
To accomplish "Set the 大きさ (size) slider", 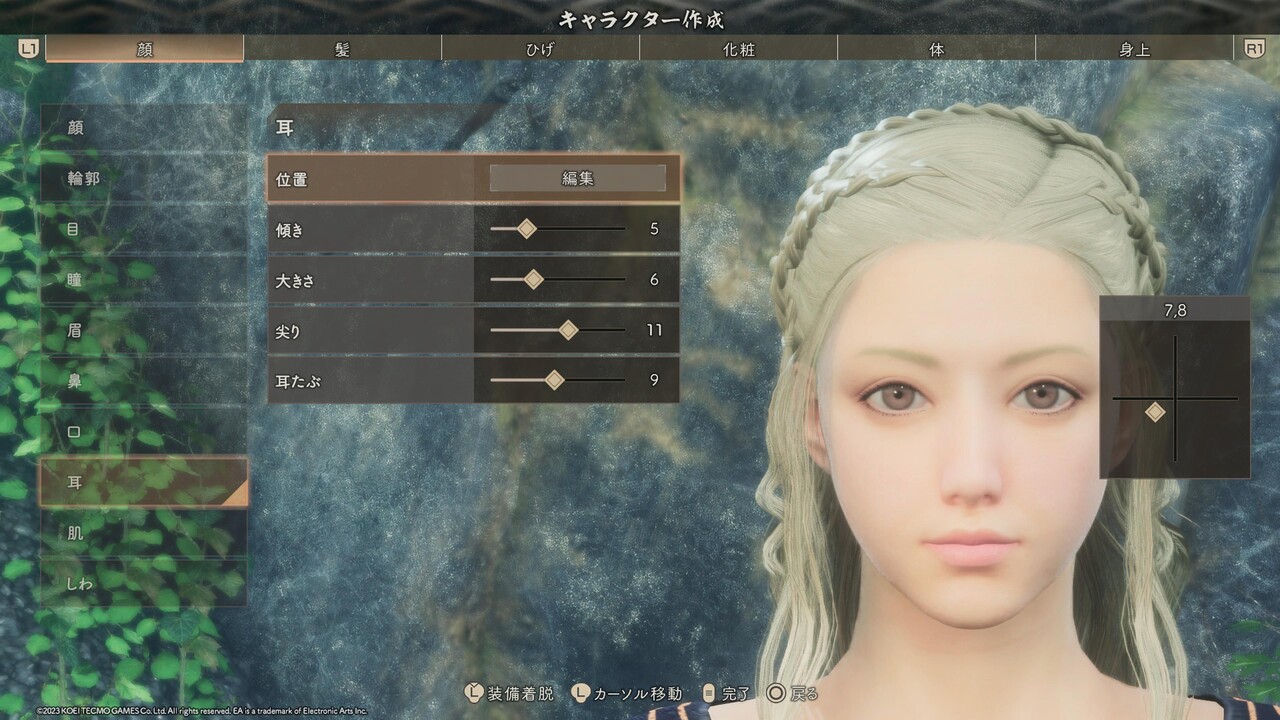I will tap(534, 280).
